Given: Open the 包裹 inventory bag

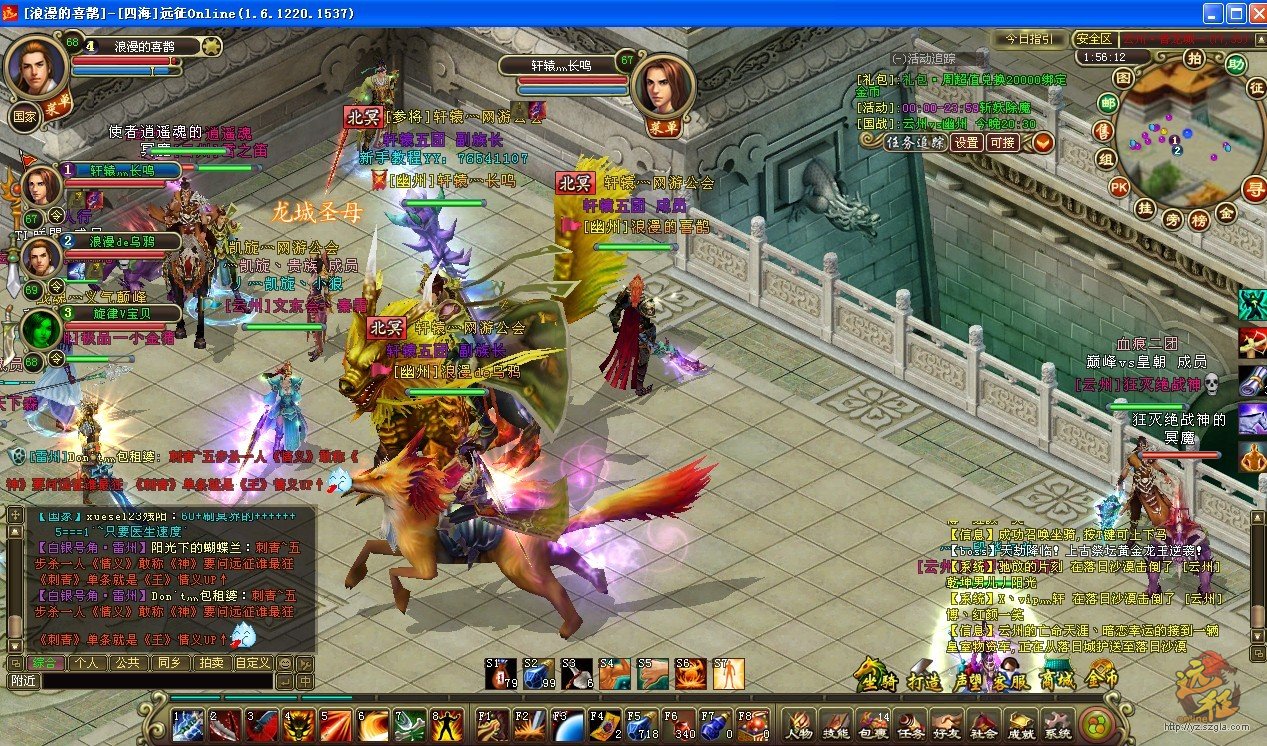Looking at the screenshot, I should (x=872, y=723).
